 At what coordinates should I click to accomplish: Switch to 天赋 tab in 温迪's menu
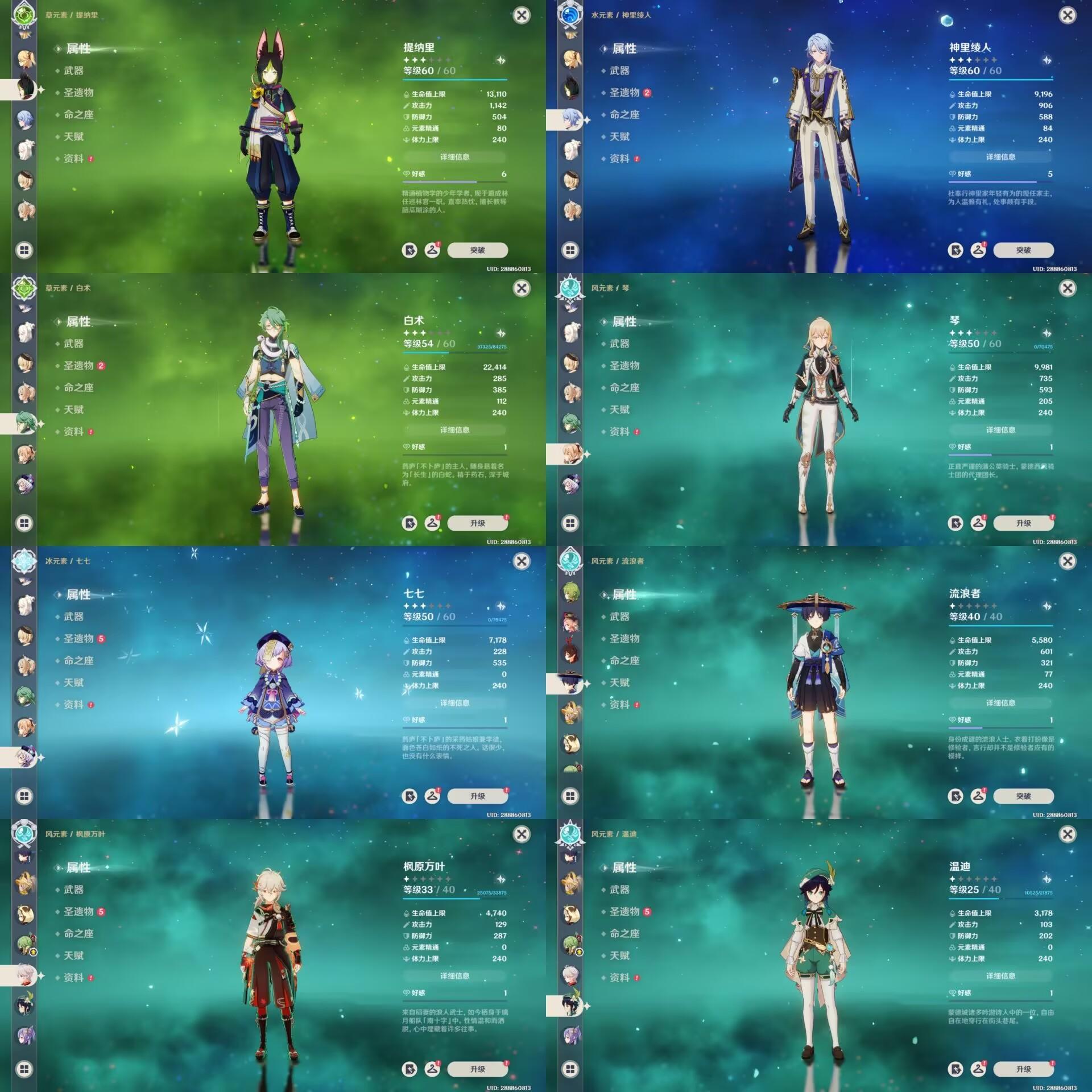coord(619,955)
